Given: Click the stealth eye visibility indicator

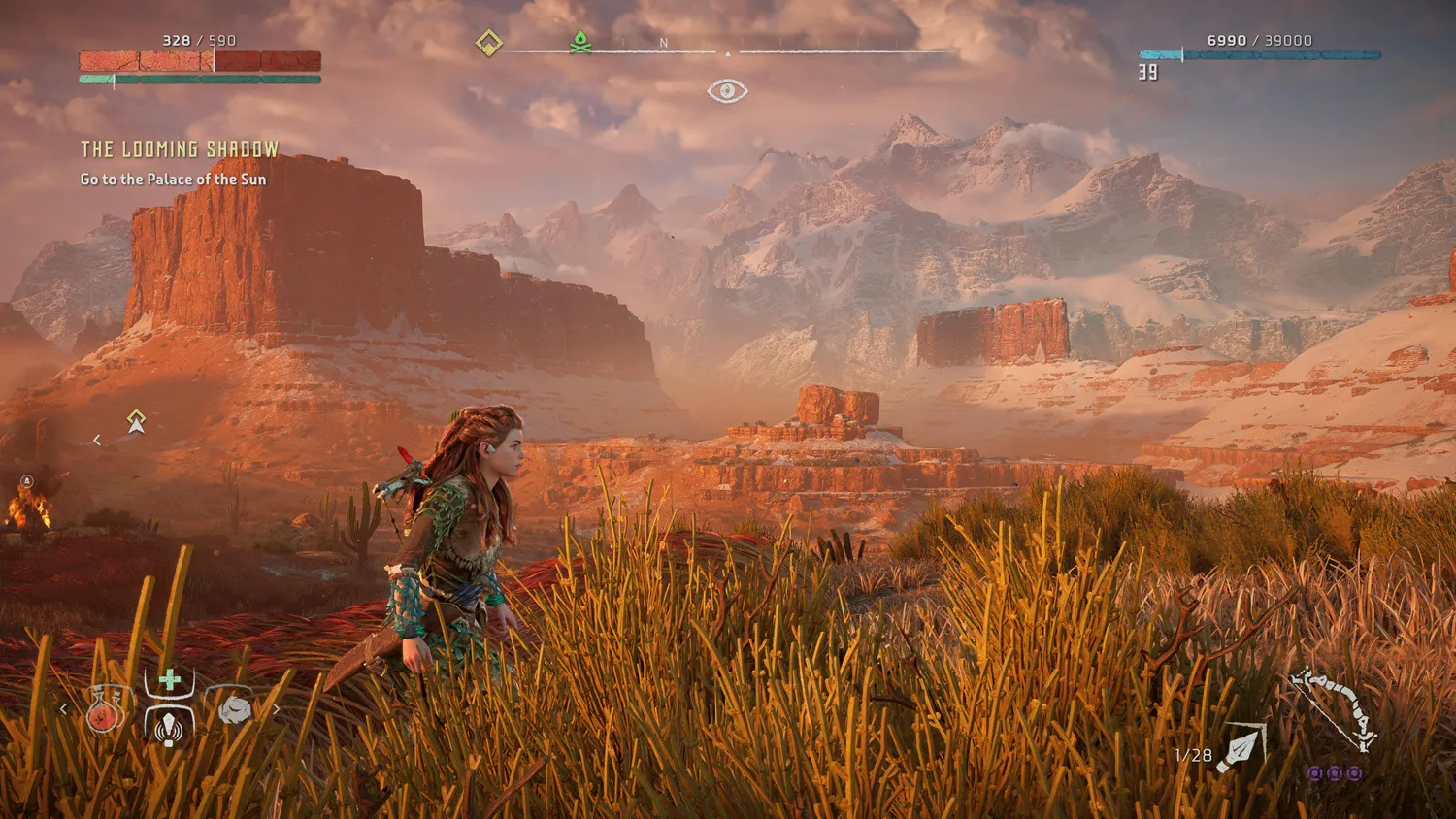Looking at the screenshot, I should pyautogui.click(x=727, y=91).
